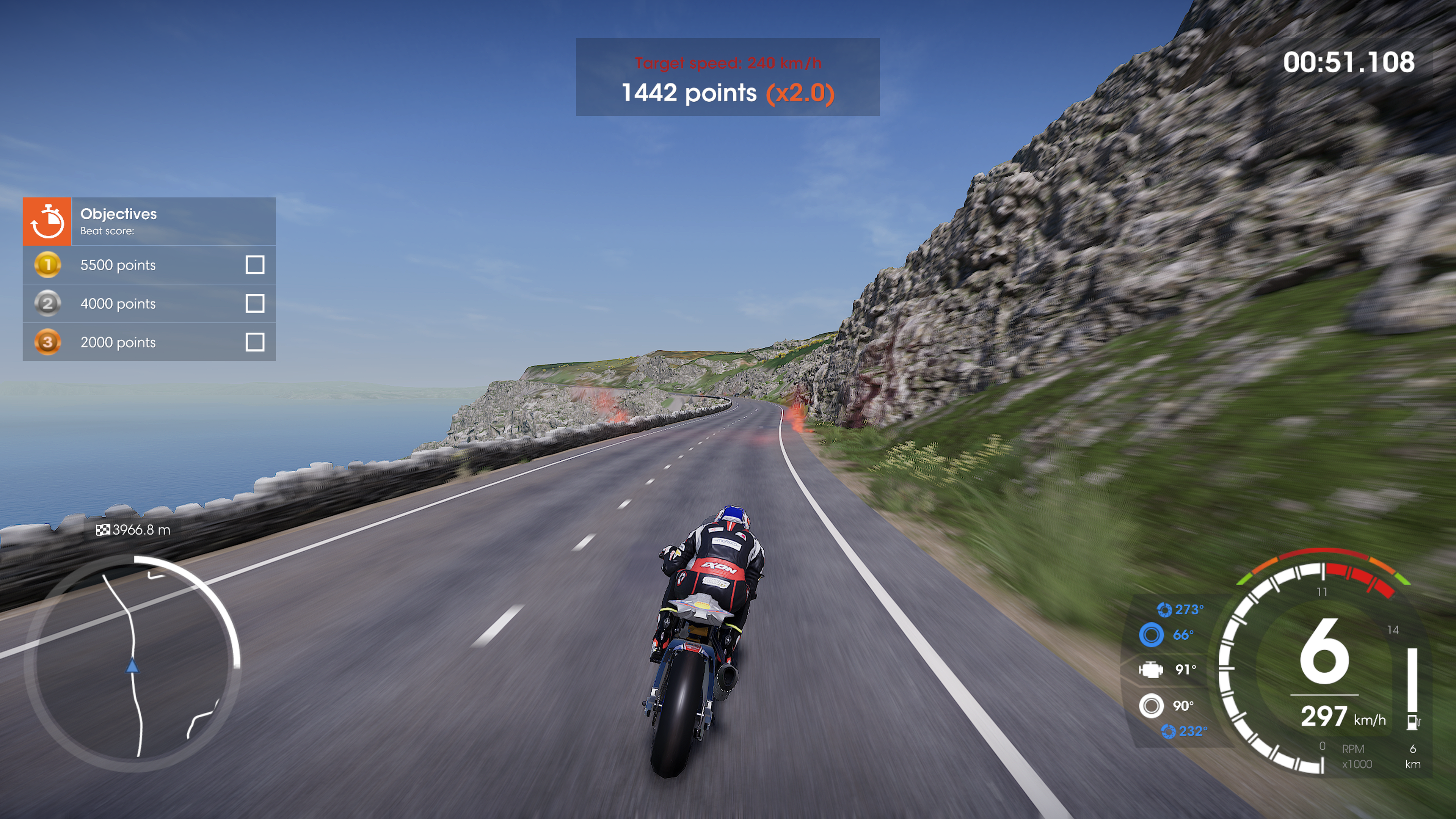Click the checkered flag distance marker
The height and width of the screenshot is (819, 1456).
tap(103, 530)
